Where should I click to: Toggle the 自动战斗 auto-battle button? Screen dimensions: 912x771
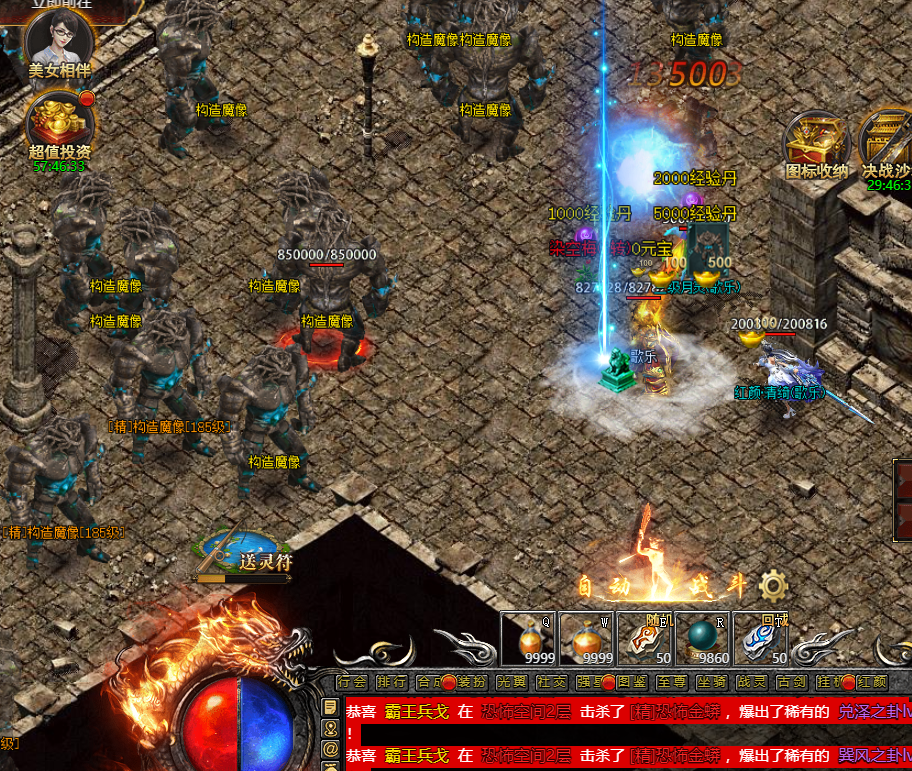point(662,586)
